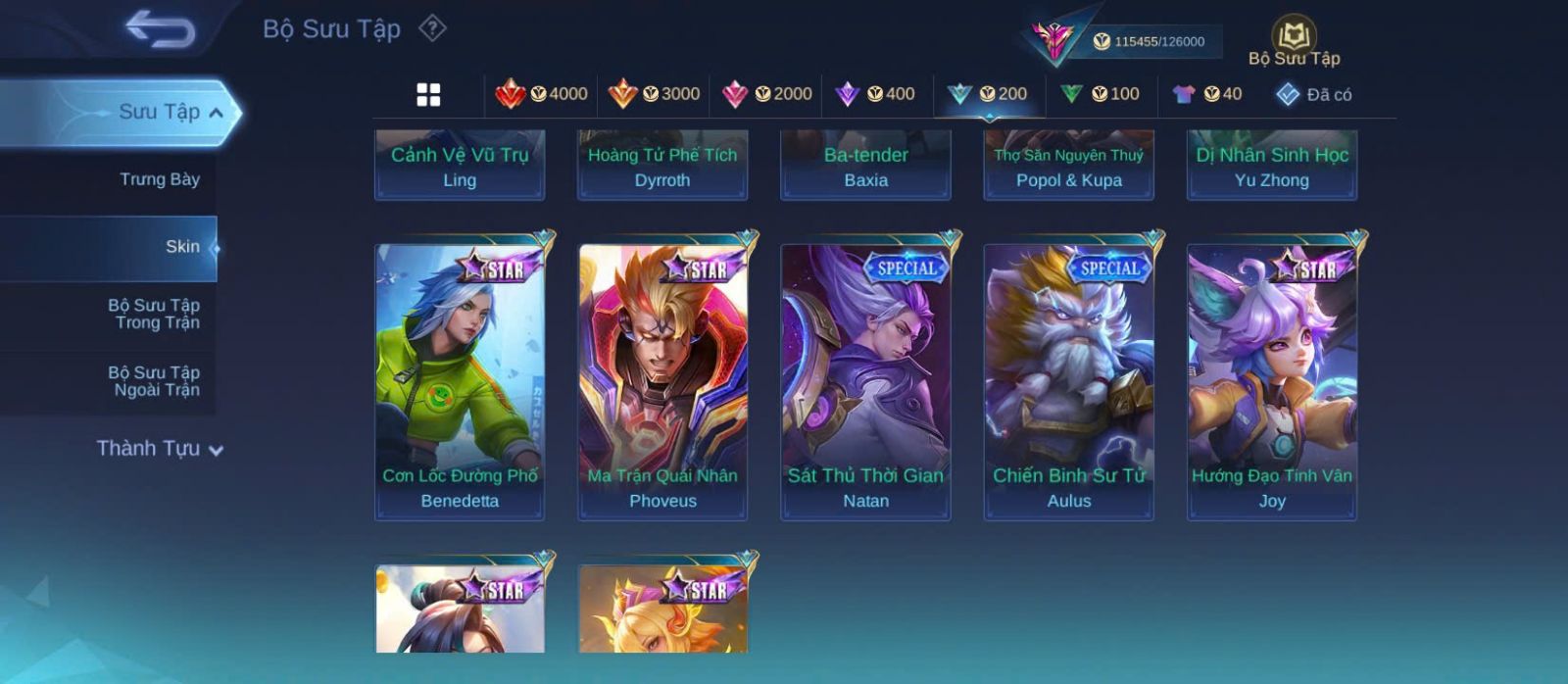View Natan Sát Thủ Thời Gian skin
Viewport: 1568px width, 684px height.
[x=865, y=380]
